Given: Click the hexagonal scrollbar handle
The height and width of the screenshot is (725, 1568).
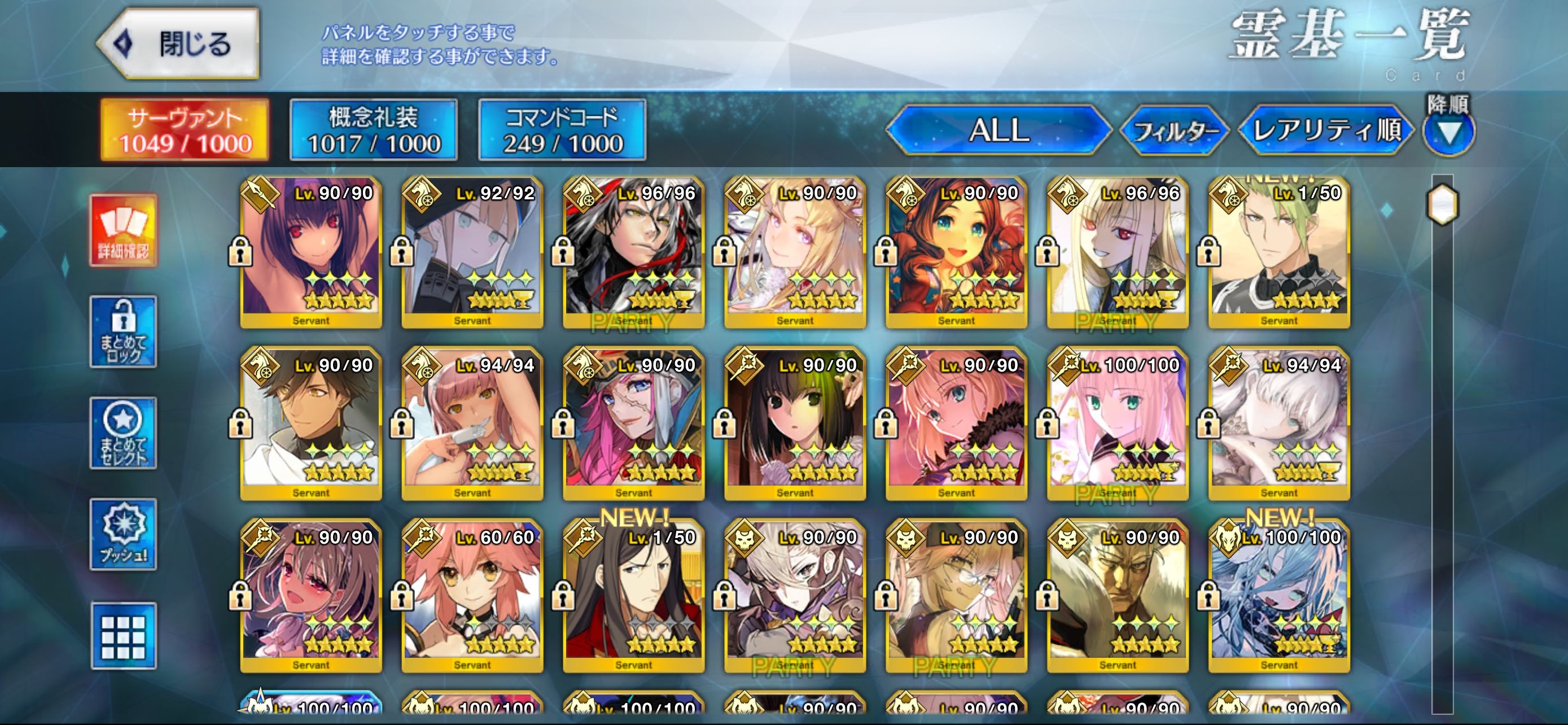Looking at the screenshot, I should coord(1443,204).
